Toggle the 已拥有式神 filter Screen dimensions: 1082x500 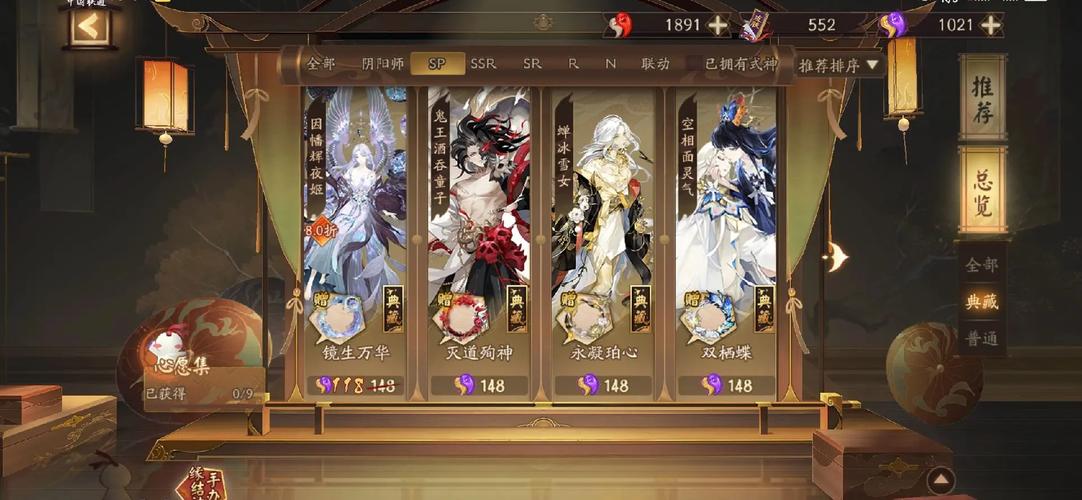740,64
